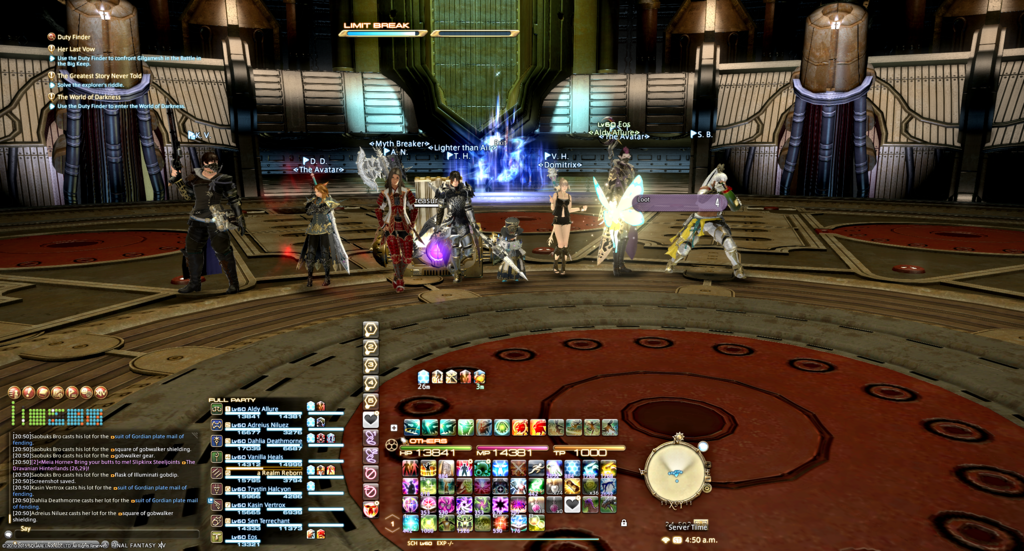Open The Greatest Story Never Told quest
Image resolution: width=1024 pixels, height=551 pixels.
point(99,76)
